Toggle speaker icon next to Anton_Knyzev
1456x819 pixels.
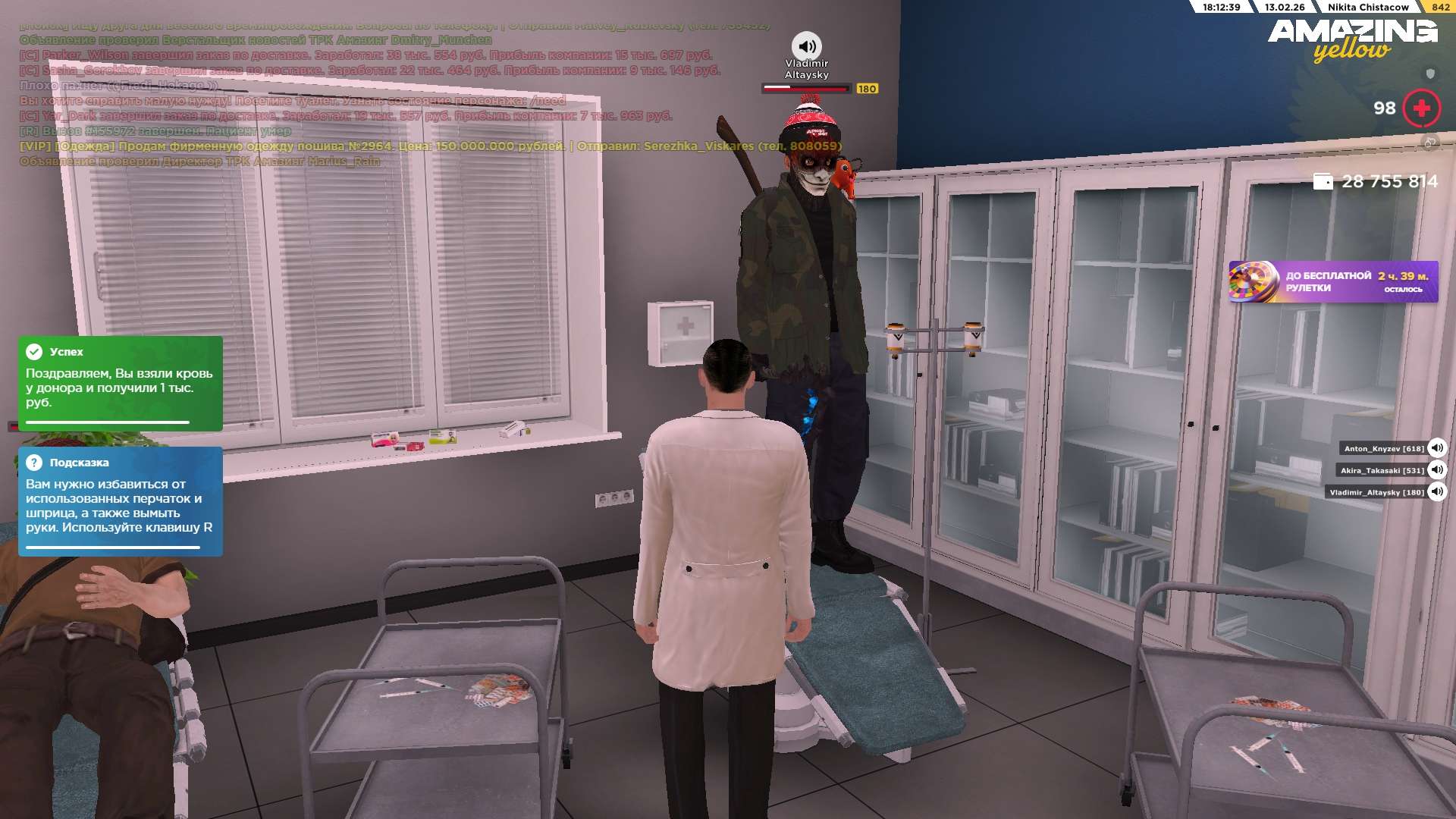(1436, 447)
